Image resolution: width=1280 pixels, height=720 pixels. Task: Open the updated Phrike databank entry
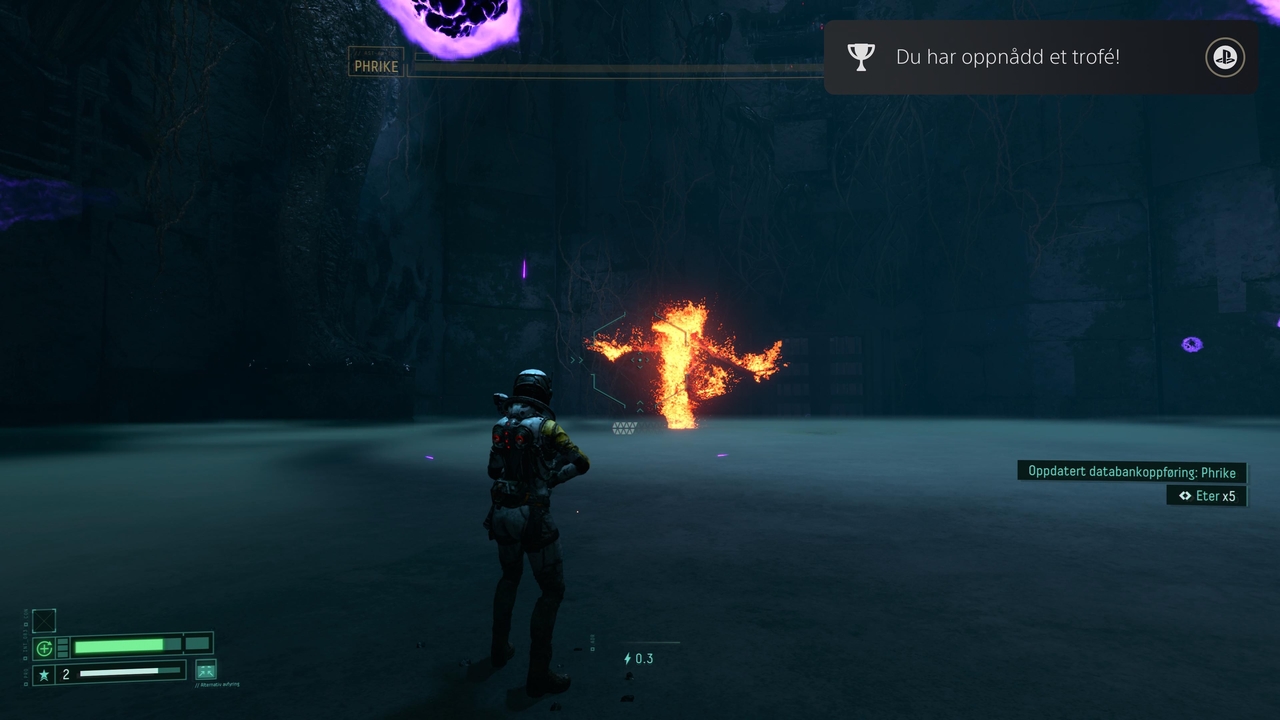1131,472
